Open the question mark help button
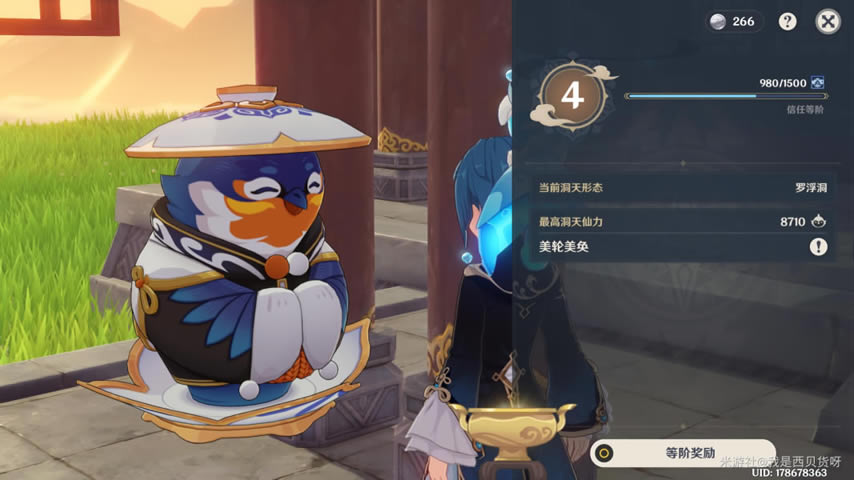Viewport: 854px width, 480px height. pos(787,21)
